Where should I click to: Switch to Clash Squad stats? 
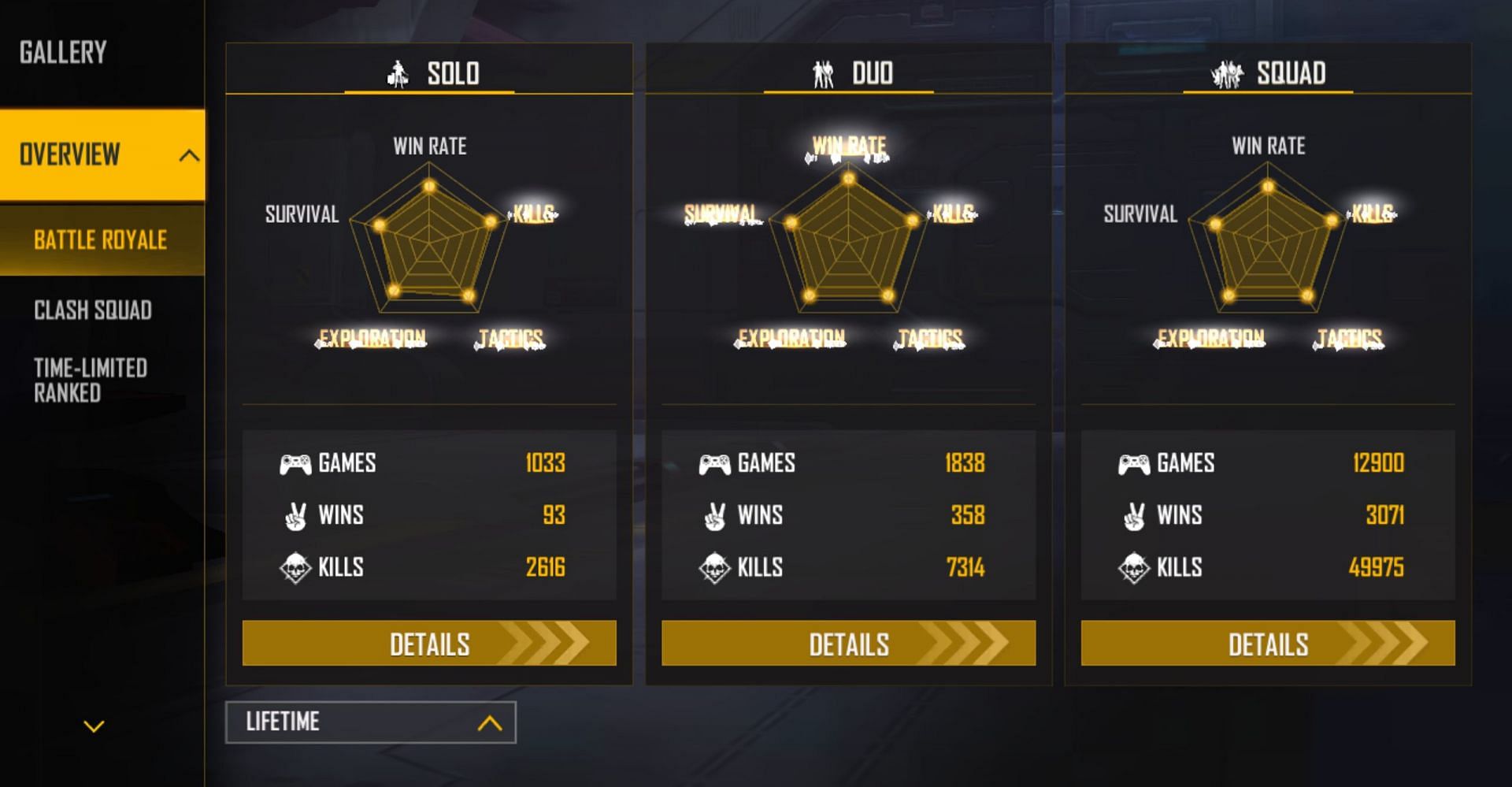(93, 310)
